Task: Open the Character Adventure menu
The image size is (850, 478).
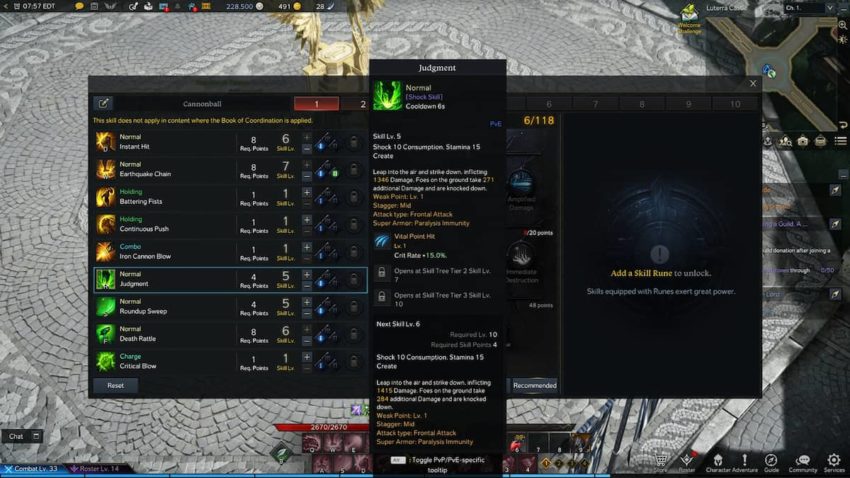Action: [730, 463]
